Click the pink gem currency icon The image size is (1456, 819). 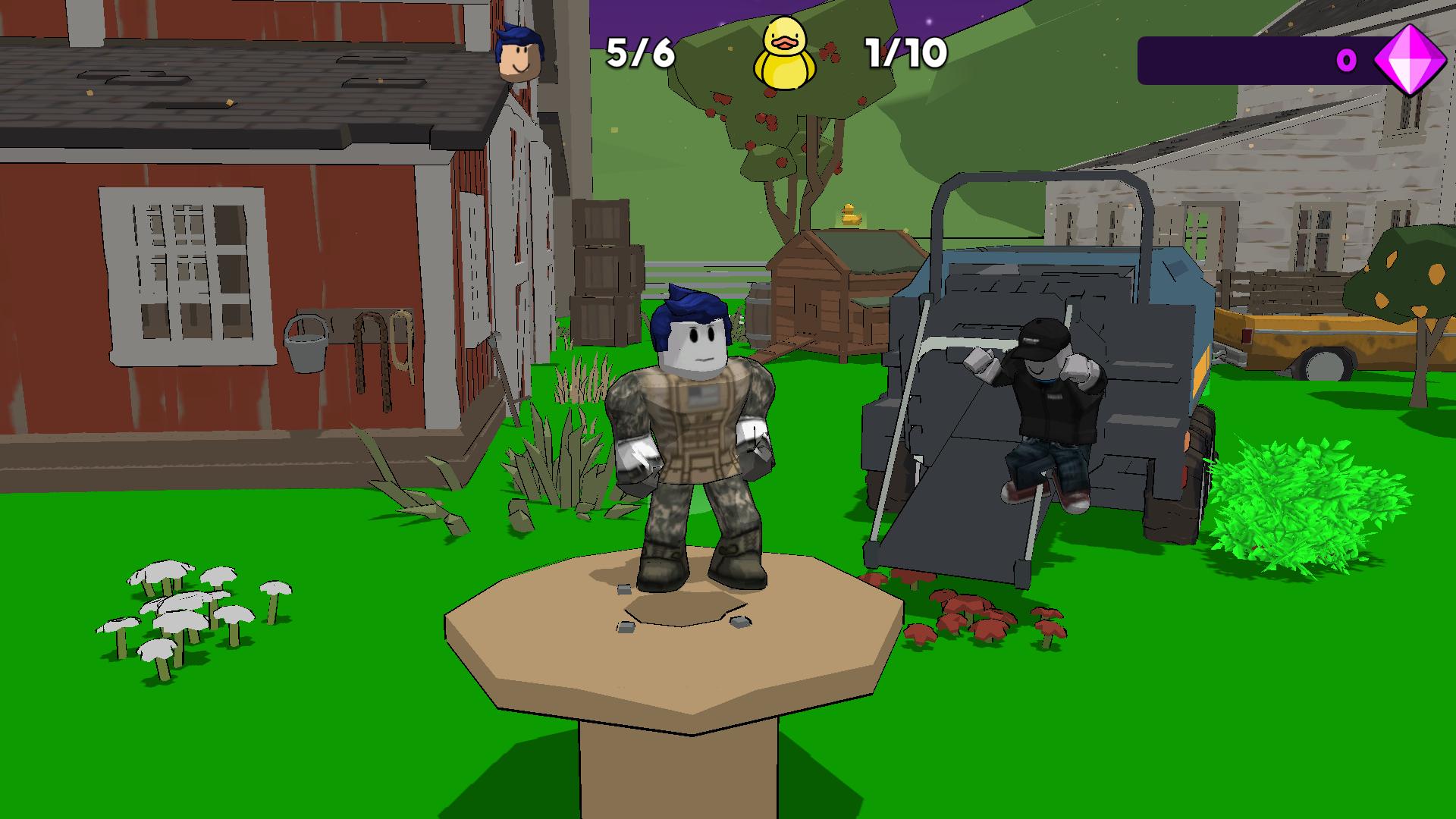pyautogui.click(x=1412, y=61)
